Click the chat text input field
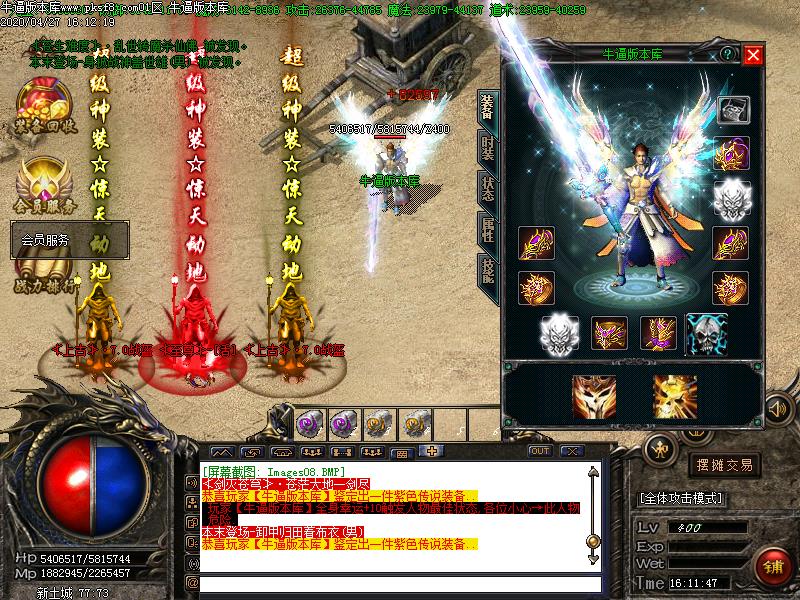 (x=400, y=583)
